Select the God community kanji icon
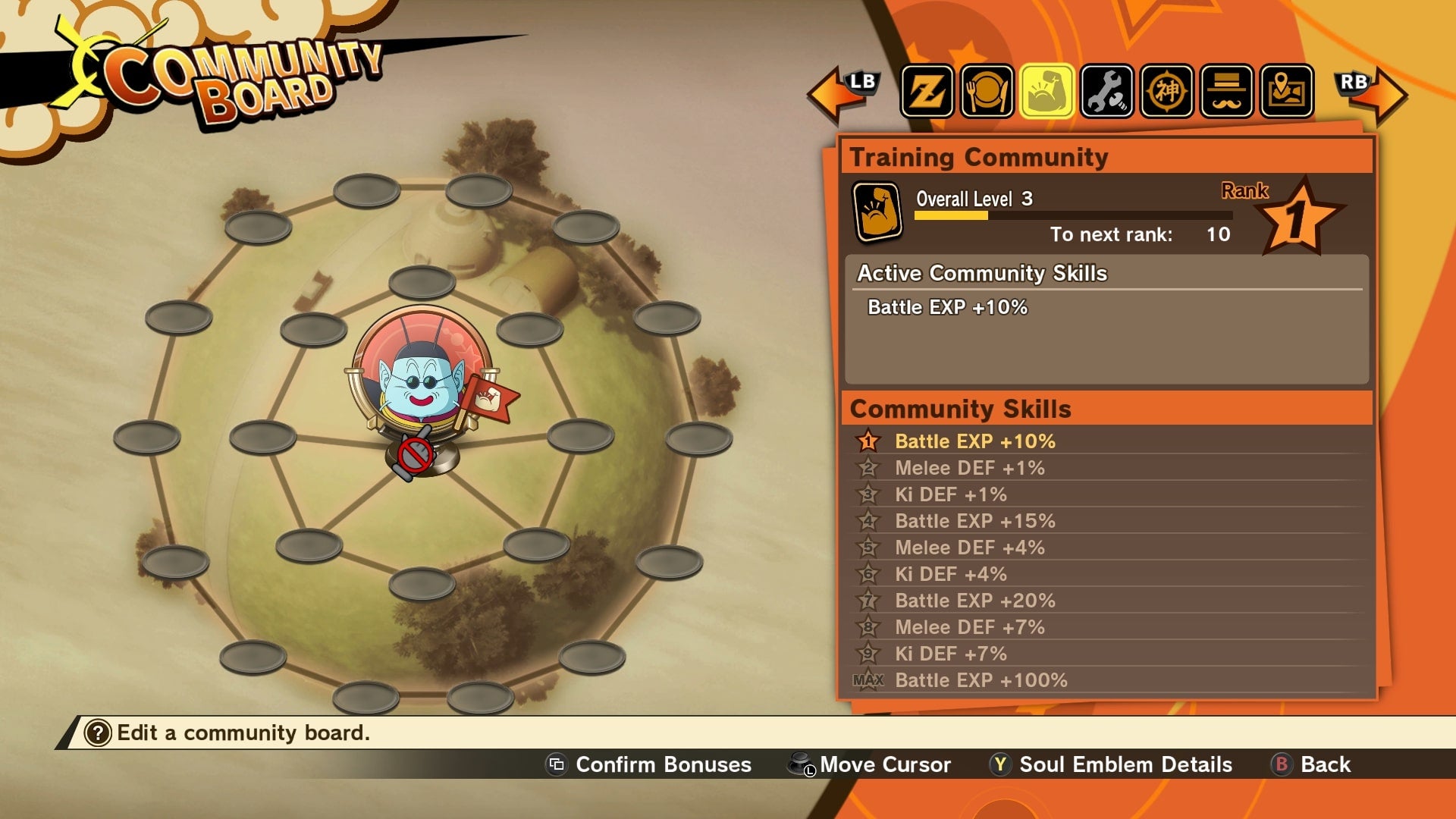The image size is (1456, 819). (1166, 91)
